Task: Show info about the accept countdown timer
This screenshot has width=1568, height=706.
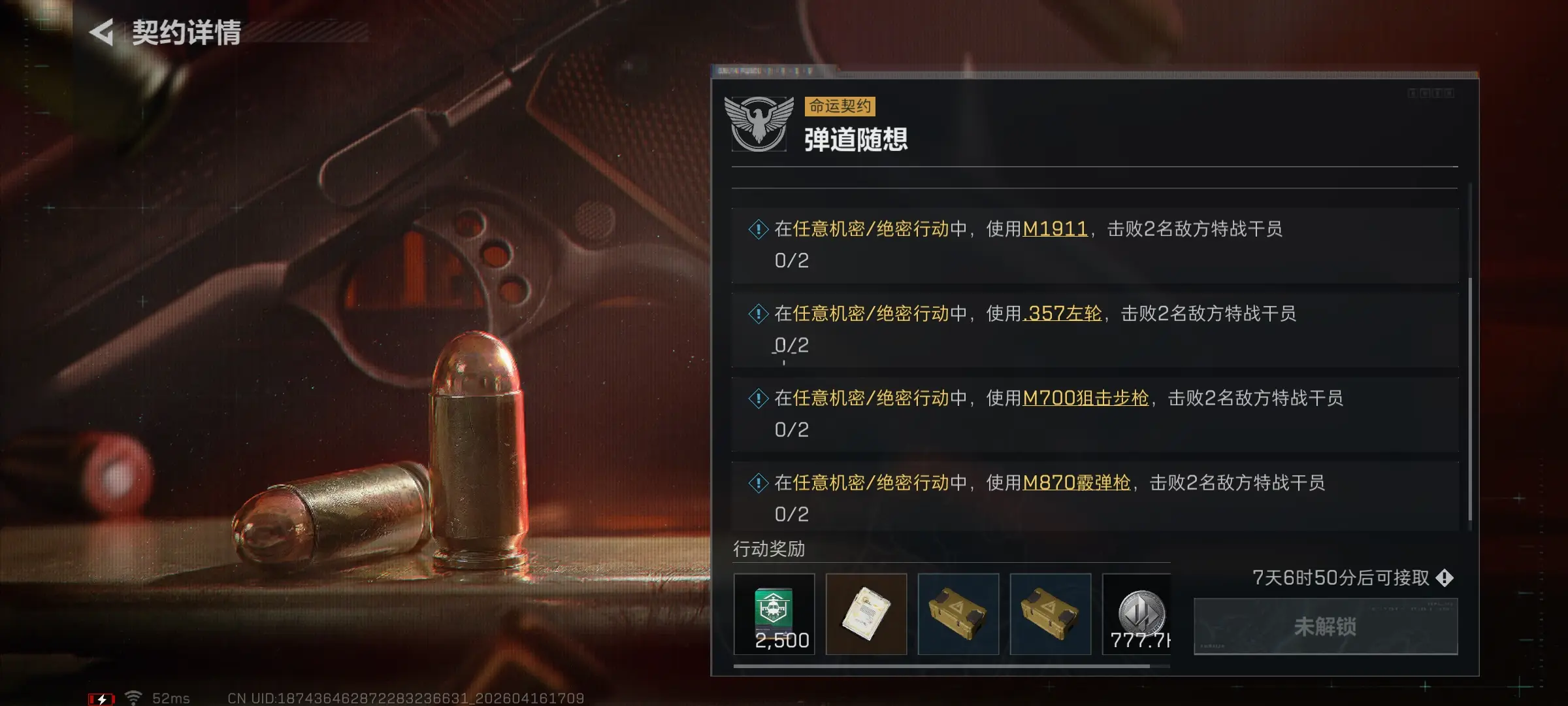Action: pos(1445,578)
